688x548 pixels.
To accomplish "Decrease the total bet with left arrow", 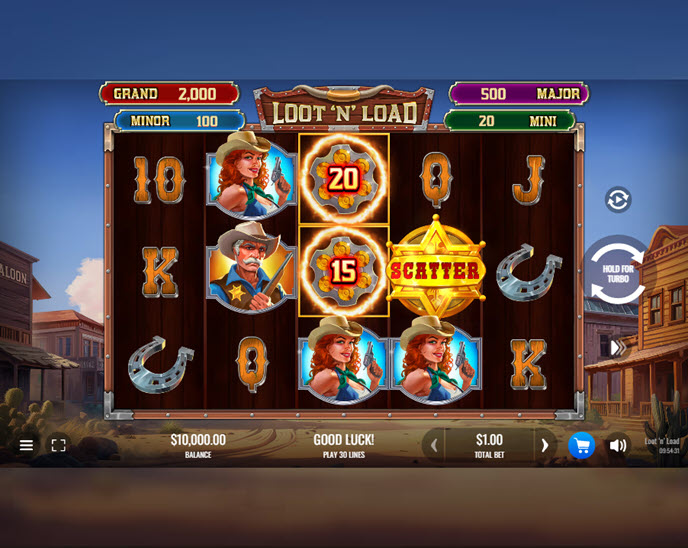I will coord(434,445).
